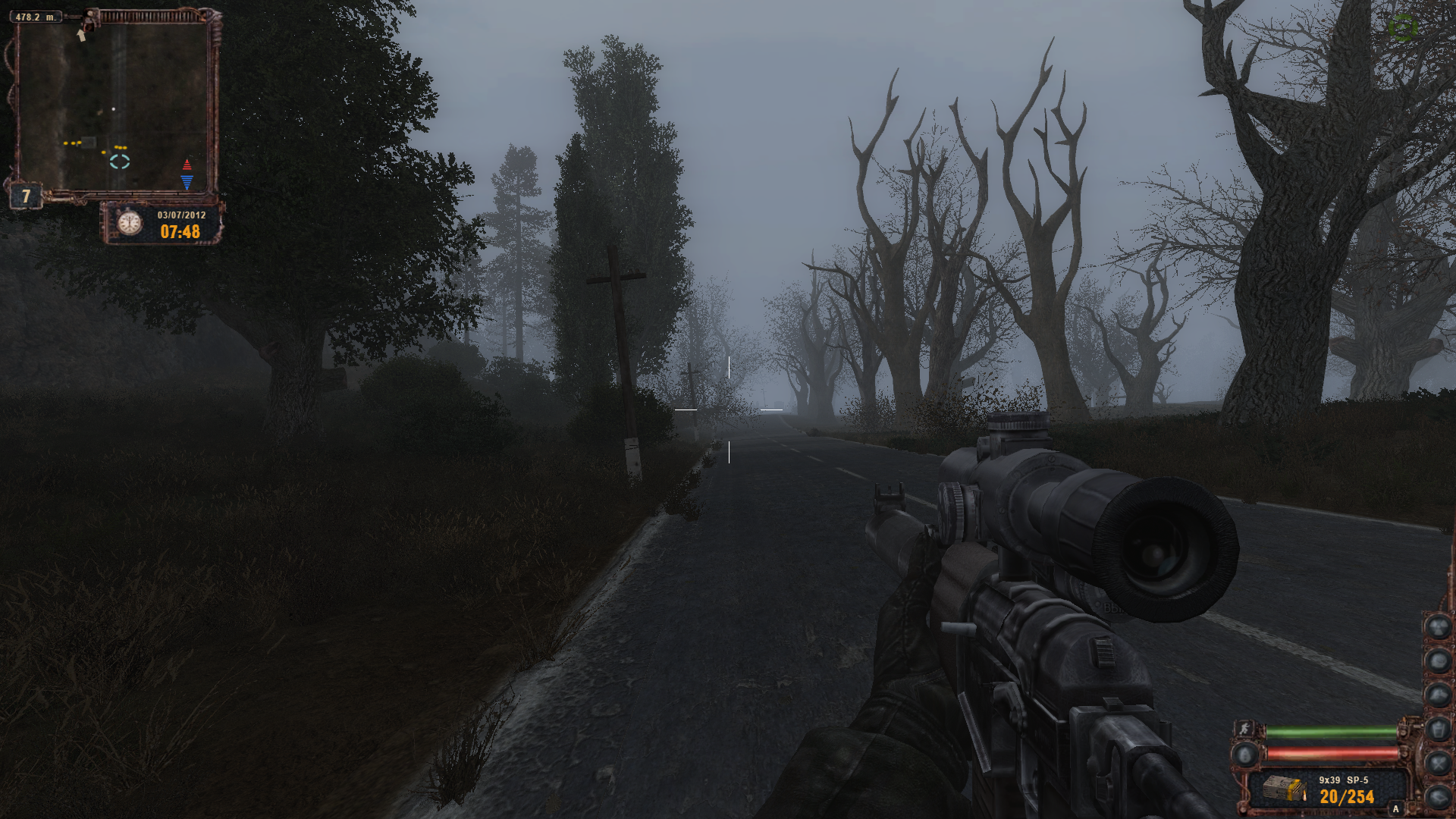Click the red and blue compass indicator

click(187, 174)
